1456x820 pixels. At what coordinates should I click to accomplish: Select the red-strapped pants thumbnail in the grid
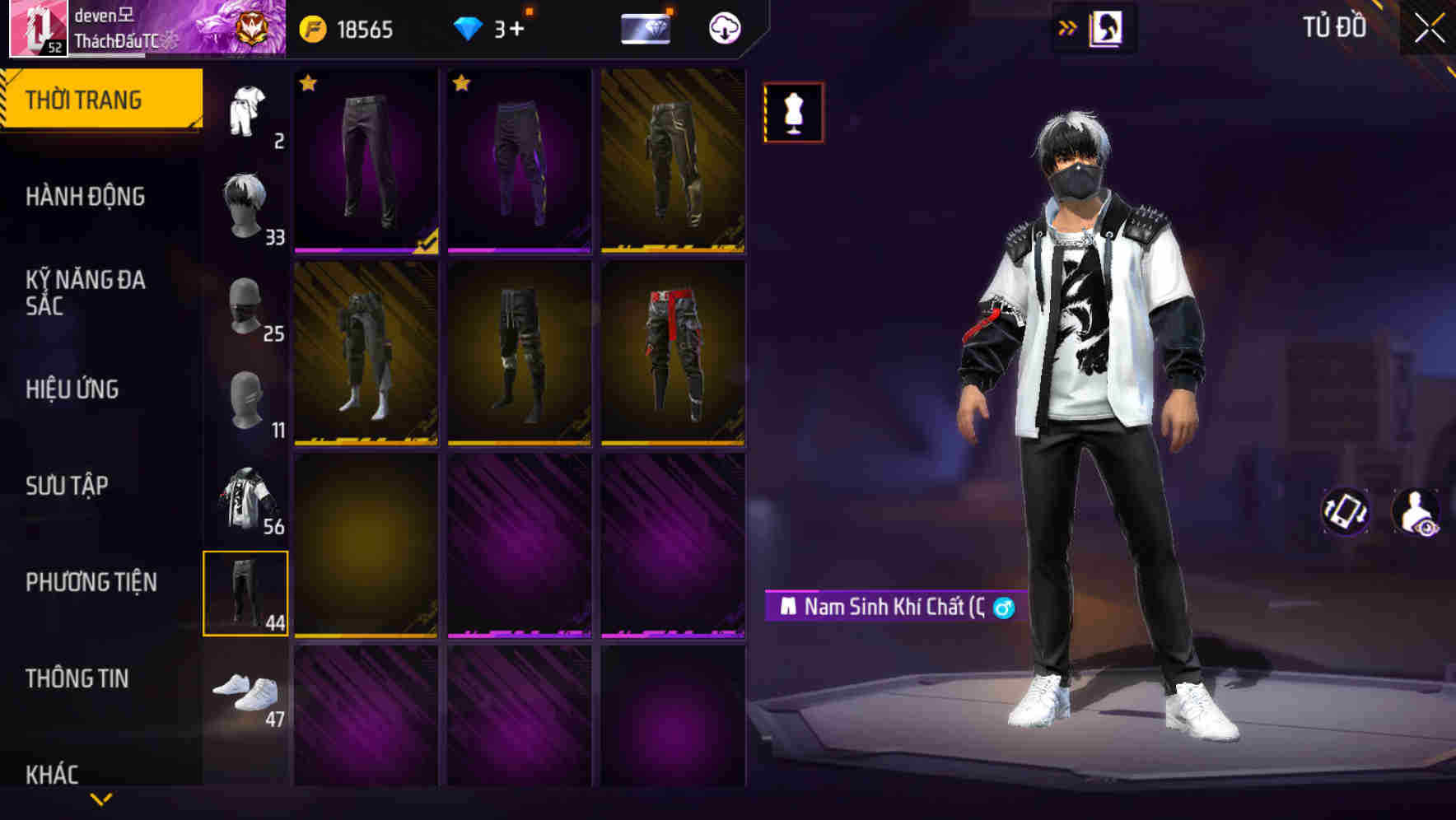pyautogui.click(x=672, y=354)
